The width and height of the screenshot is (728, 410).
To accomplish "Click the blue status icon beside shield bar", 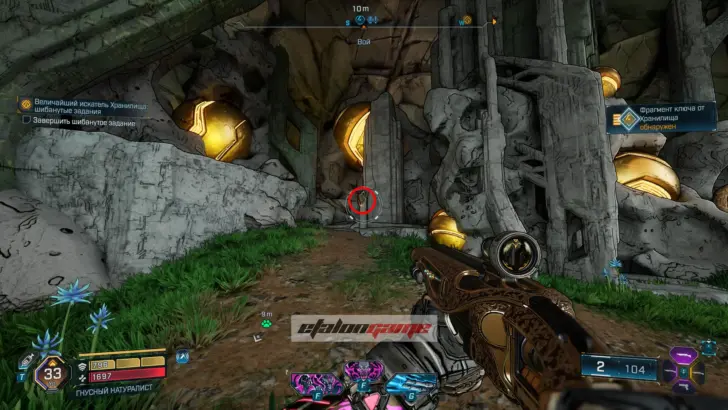I will pyautogui.click(x=183, y=356).
